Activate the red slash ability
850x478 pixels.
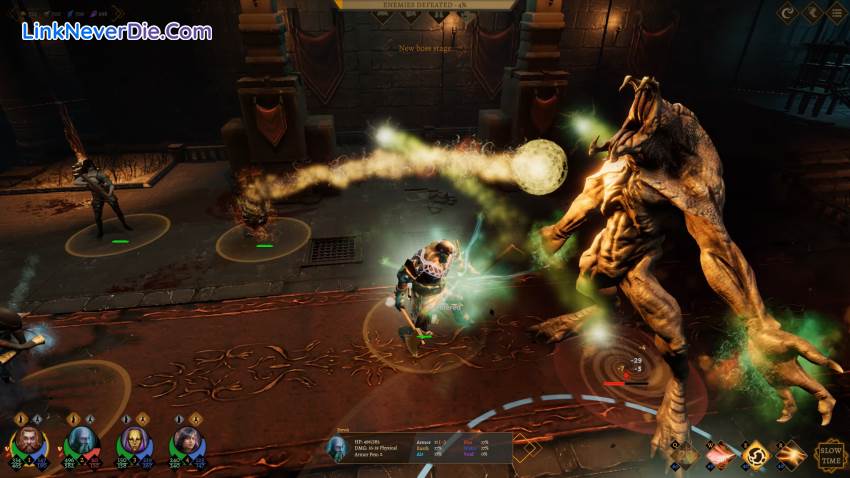[721, 456]
